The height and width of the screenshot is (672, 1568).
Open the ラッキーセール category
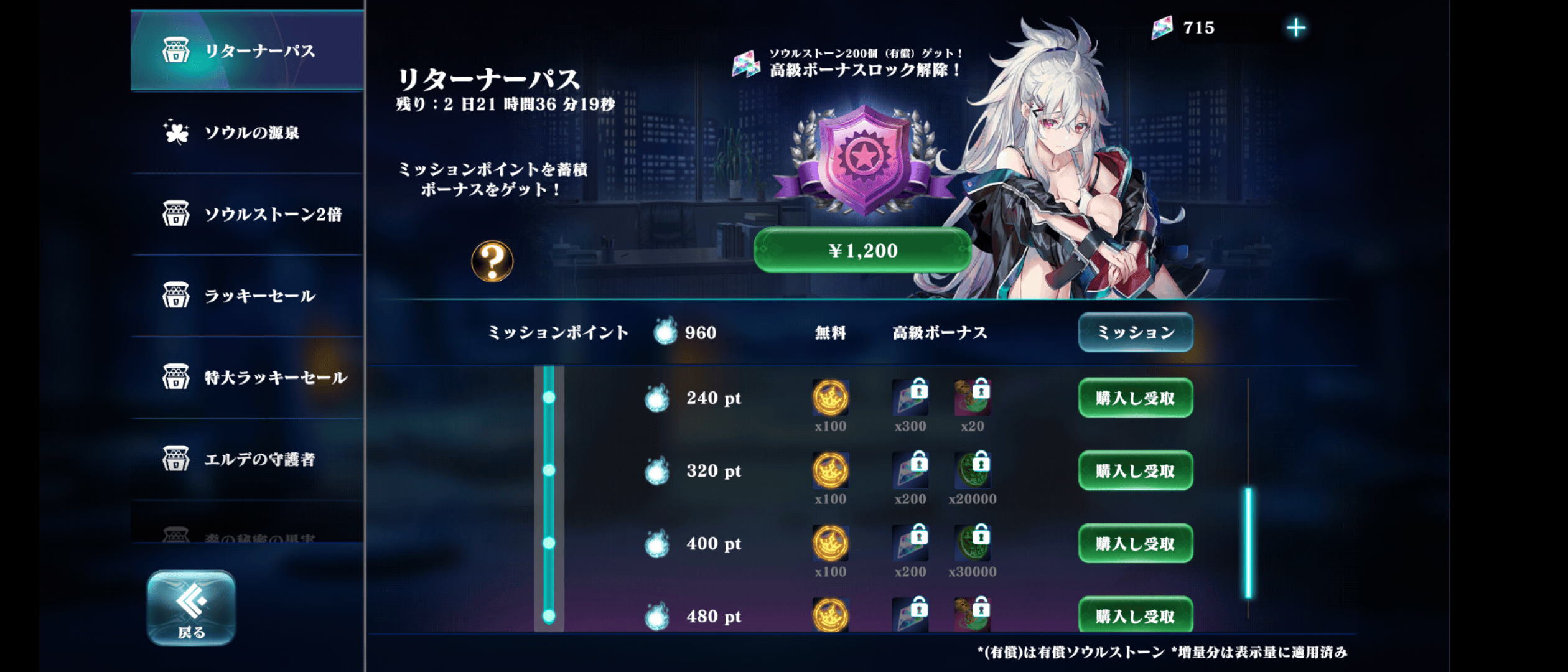pos(247,296)
